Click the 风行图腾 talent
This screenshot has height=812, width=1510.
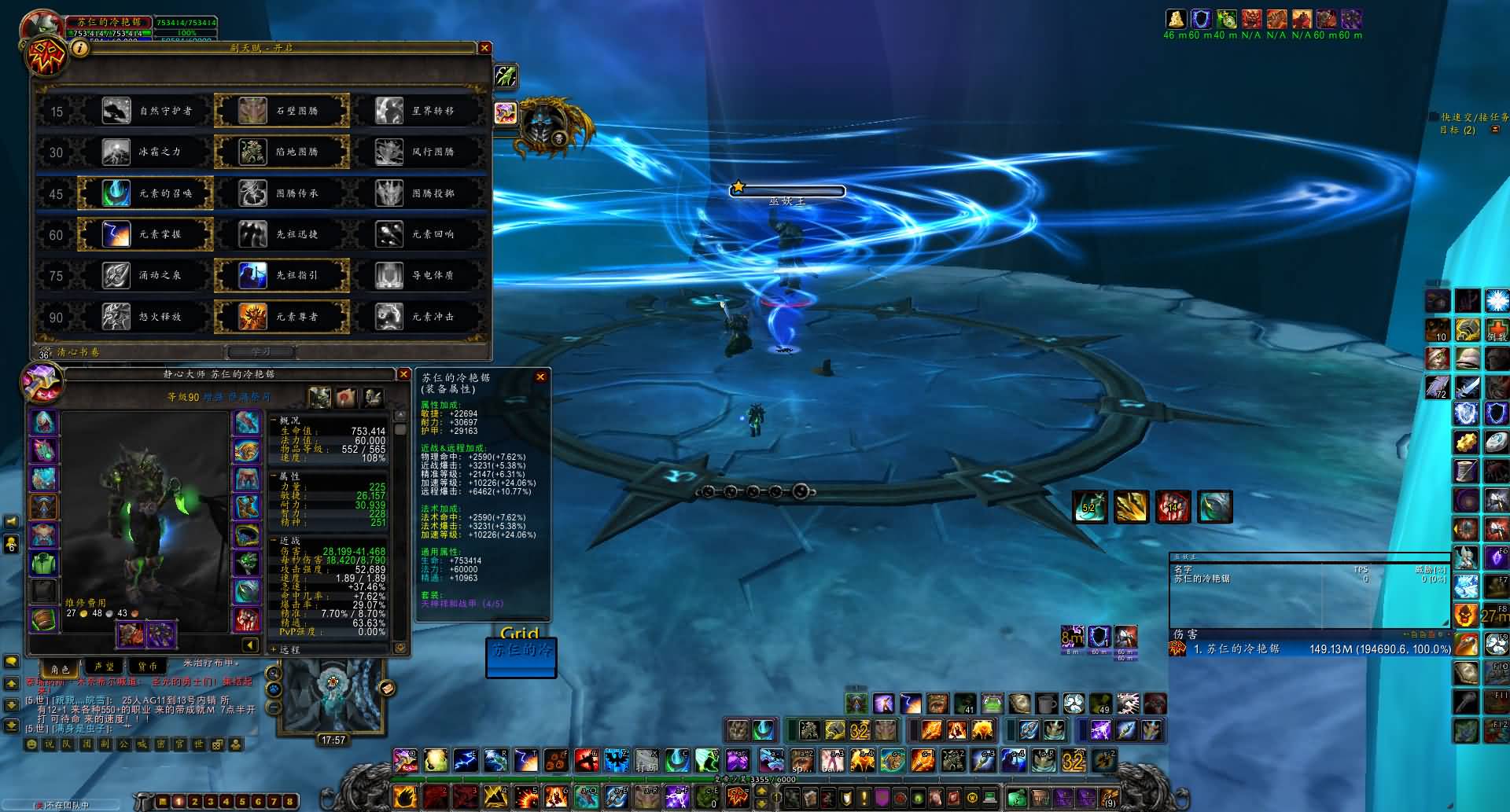point(418,152)
